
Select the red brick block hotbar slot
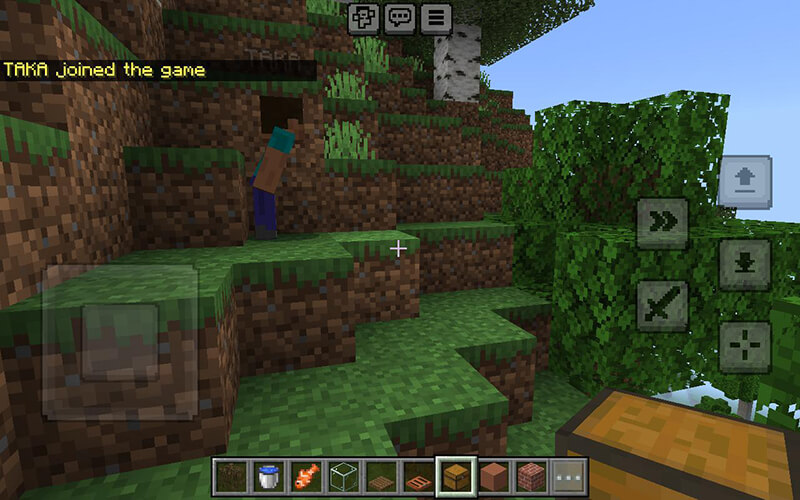tap(530, 475)
